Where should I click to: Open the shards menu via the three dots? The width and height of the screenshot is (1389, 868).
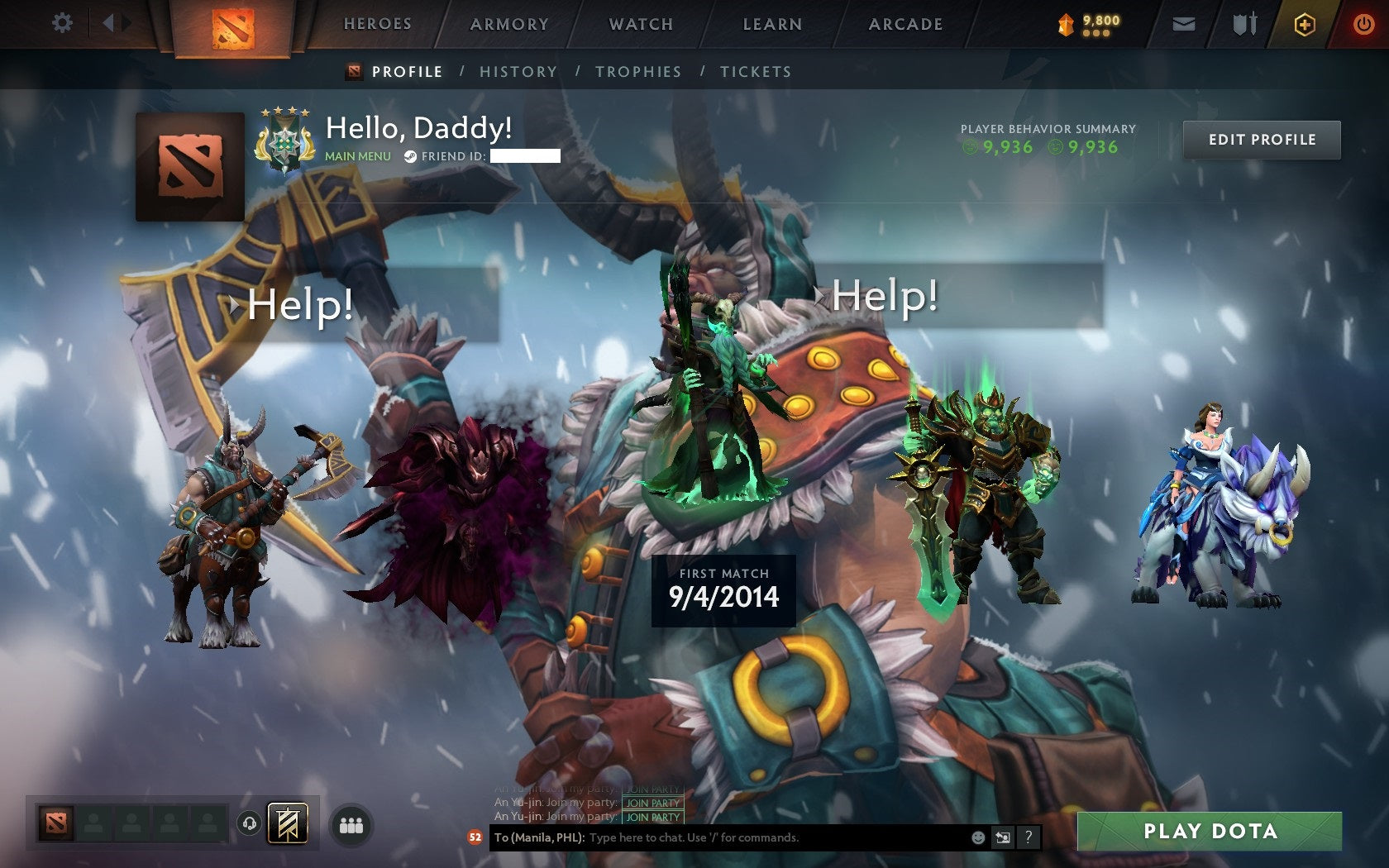(1098, 33)
